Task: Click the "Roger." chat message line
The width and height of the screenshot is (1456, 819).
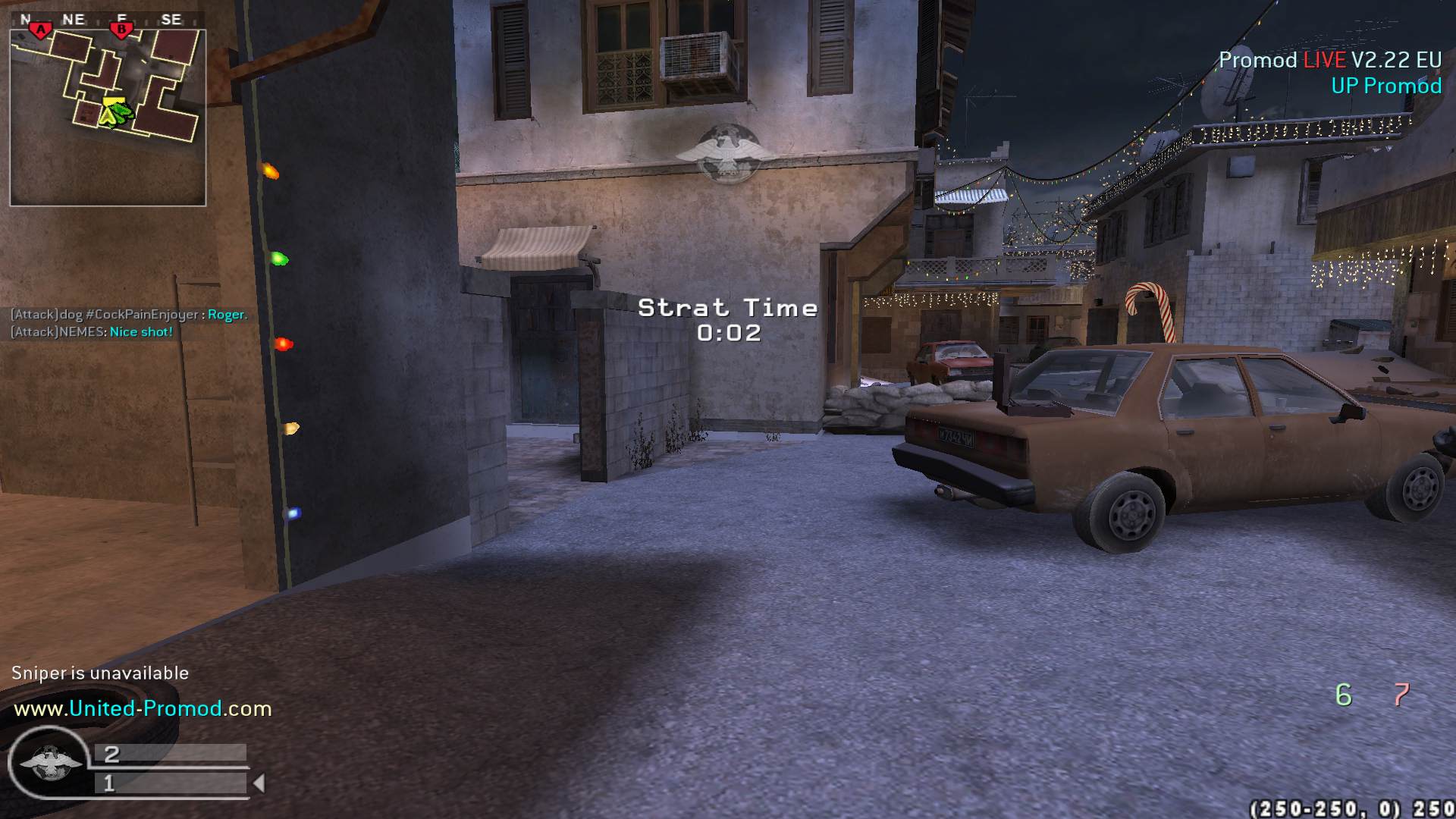Action: click(x=129, y=315)
